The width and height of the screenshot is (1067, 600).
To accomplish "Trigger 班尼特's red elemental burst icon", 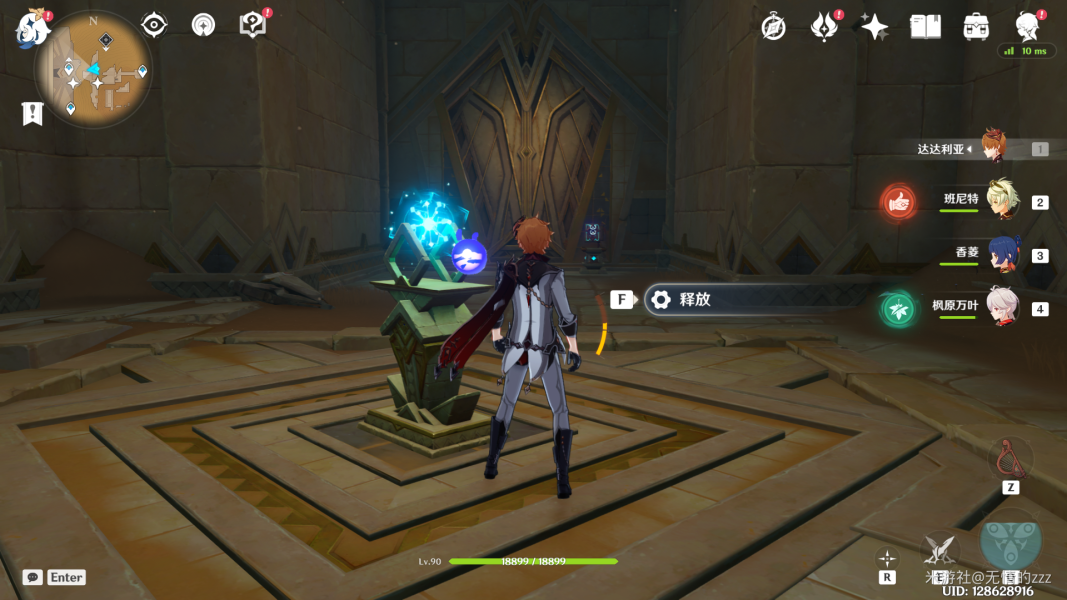I will coord(899,202).
